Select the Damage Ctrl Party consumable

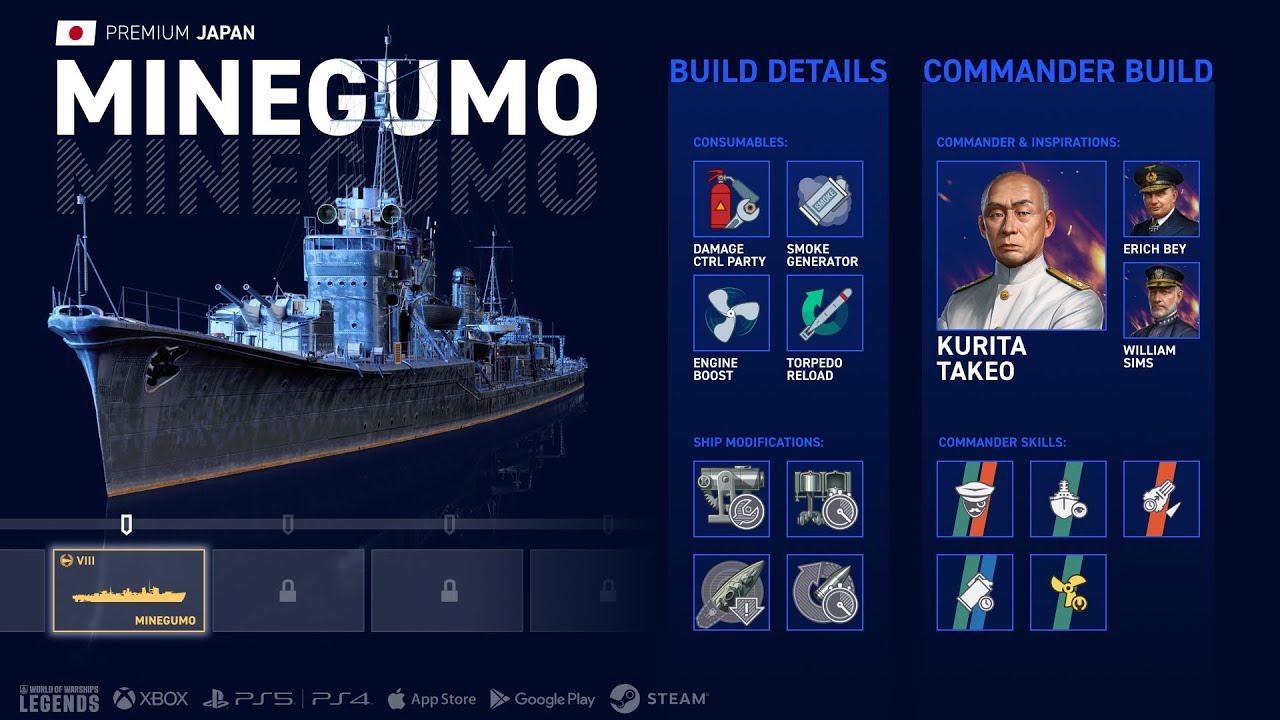[x=731, y=199]
